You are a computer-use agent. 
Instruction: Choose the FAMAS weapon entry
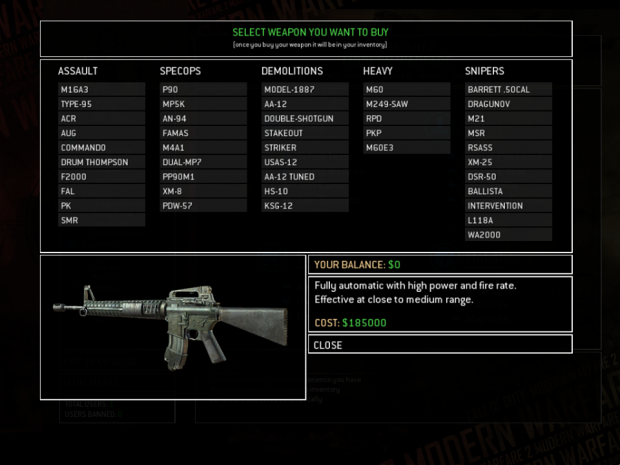pyautogui.click(x=203, y=133)
